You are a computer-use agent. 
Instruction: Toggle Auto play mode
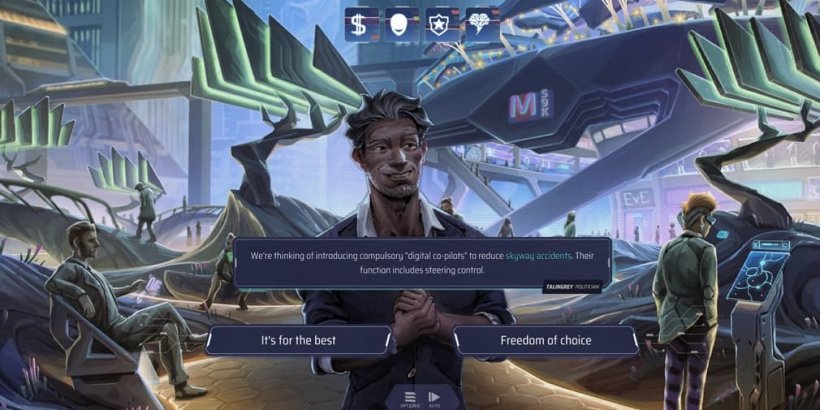[x=434, y=397]
